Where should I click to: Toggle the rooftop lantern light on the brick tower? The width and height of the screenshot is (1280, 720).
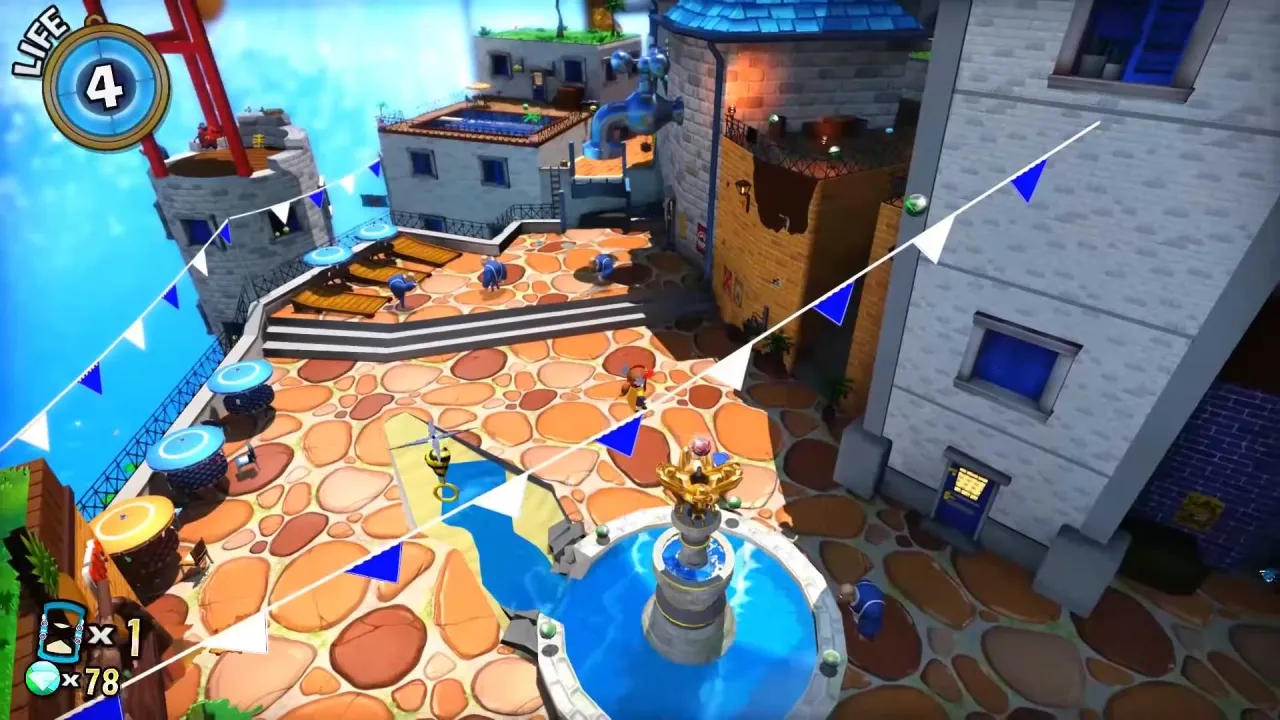pyautogui.click(x=742, y=187)
